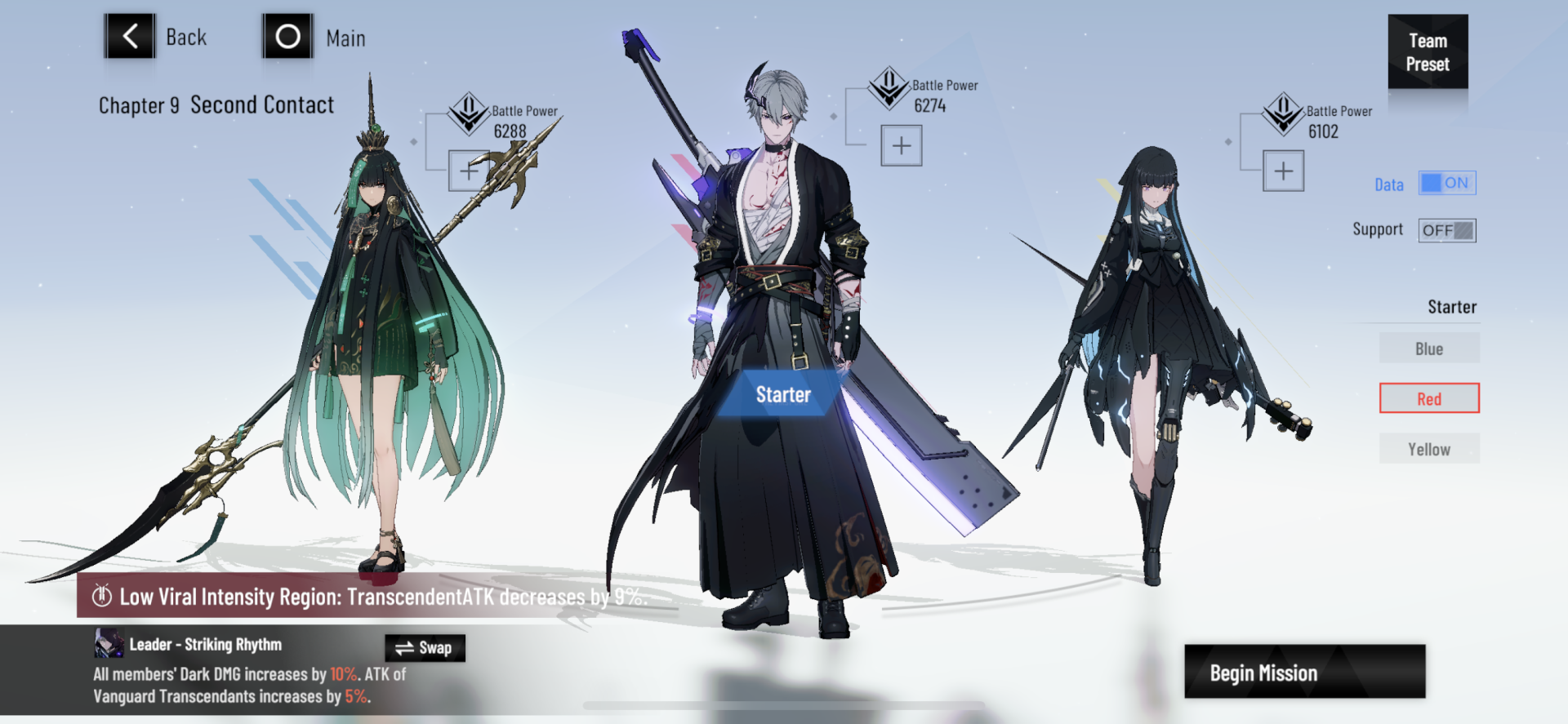Select the Red starter option
1568x724 pixels.
click(x=1428, y=398)
